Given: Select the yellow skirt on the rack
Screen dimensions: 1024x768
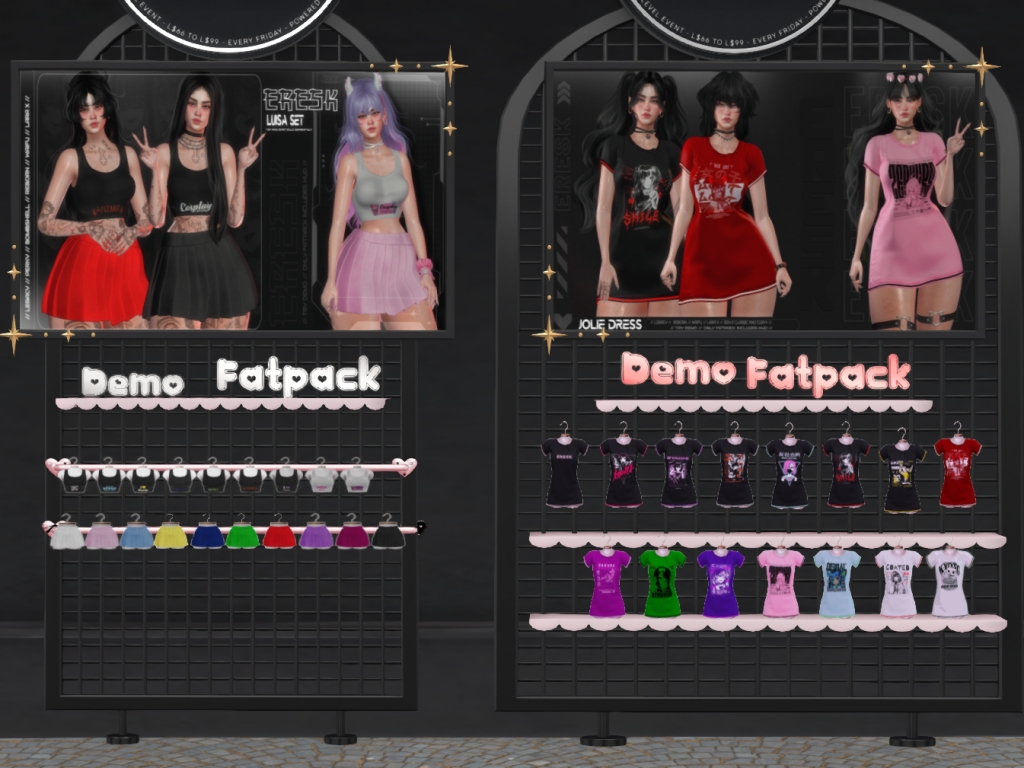Looking at the screenshot, I should pyautogui.click(x=171, y=537).
